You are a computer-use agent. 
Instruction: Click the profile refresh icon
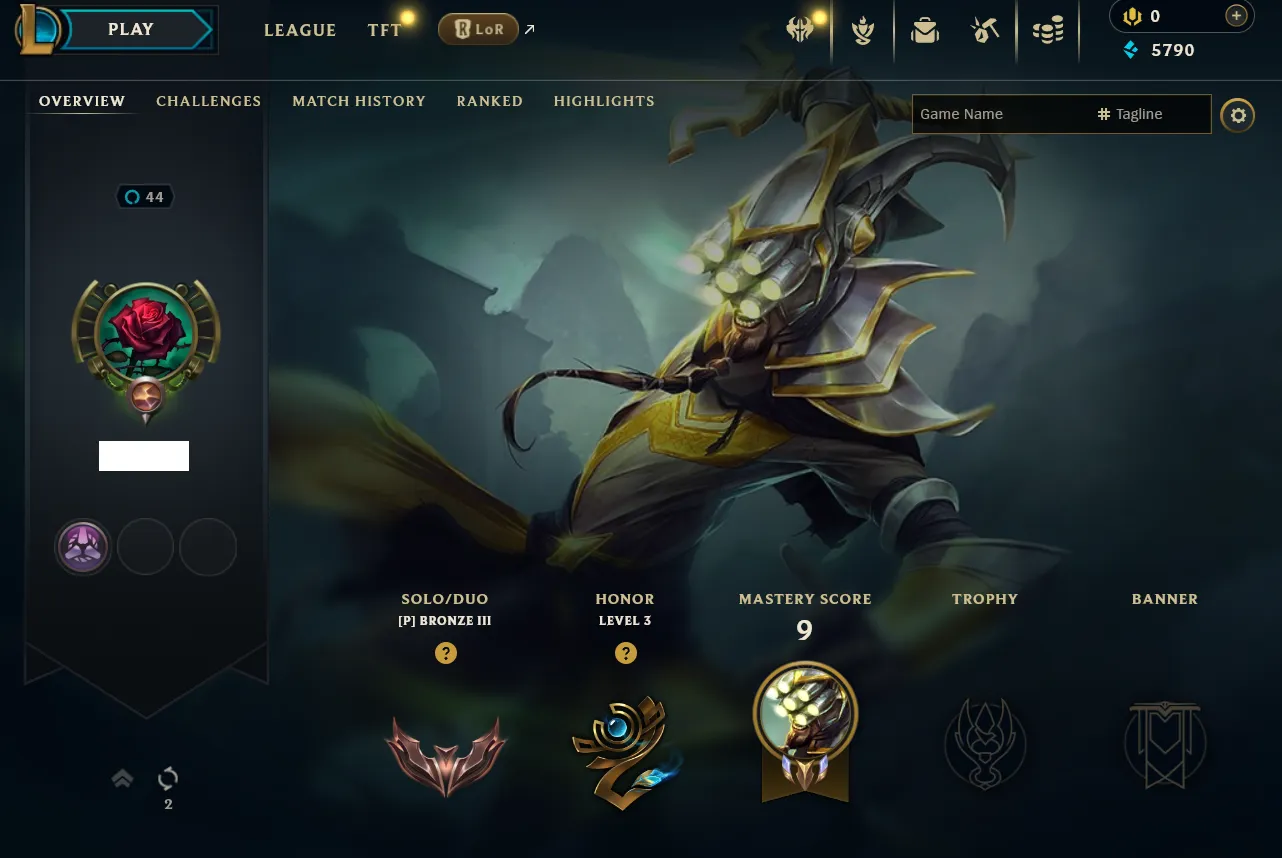[x=167, y=778]
